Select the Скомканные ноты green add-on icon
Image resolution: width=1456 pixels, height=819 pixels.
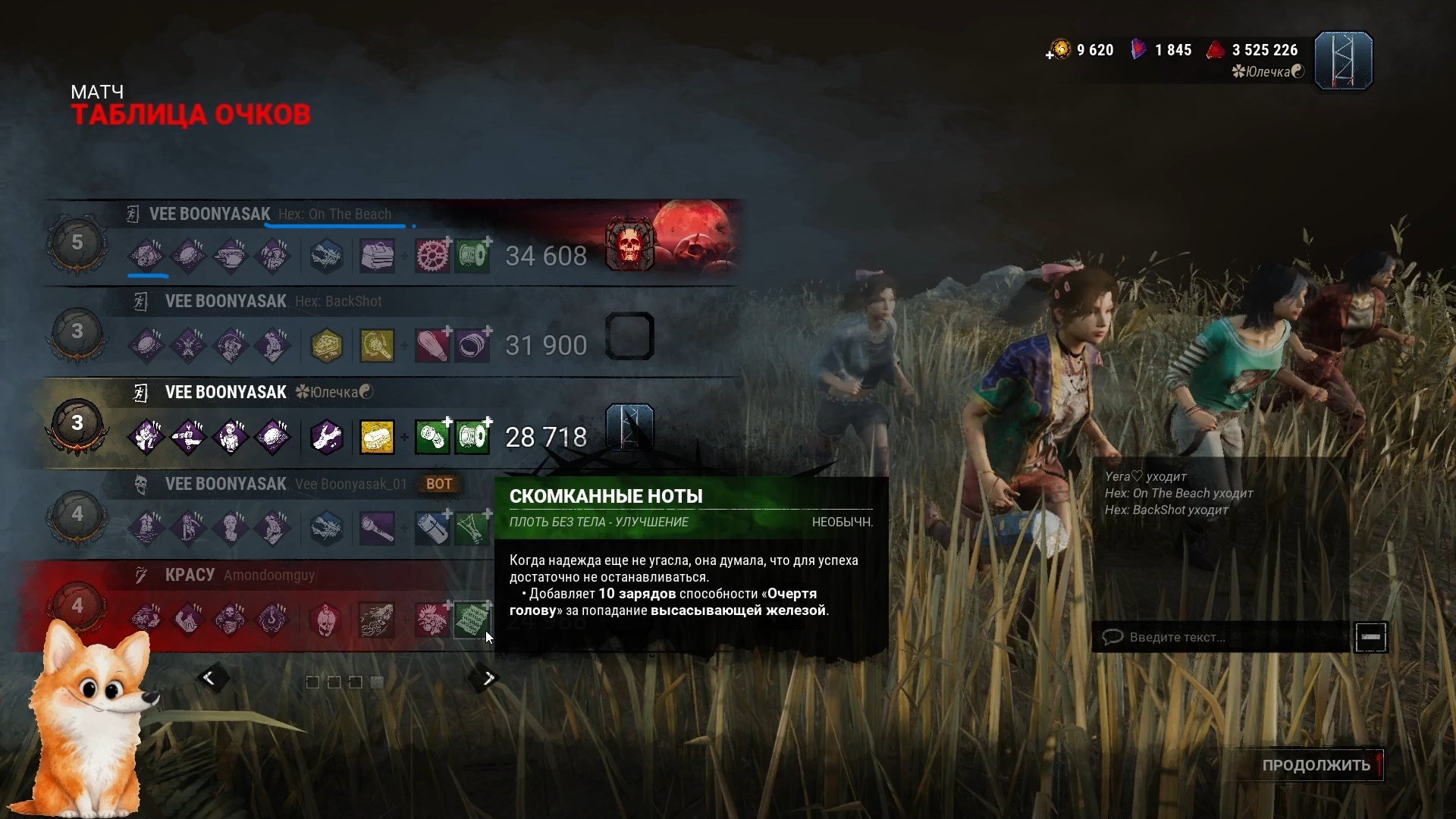[472, 620]
